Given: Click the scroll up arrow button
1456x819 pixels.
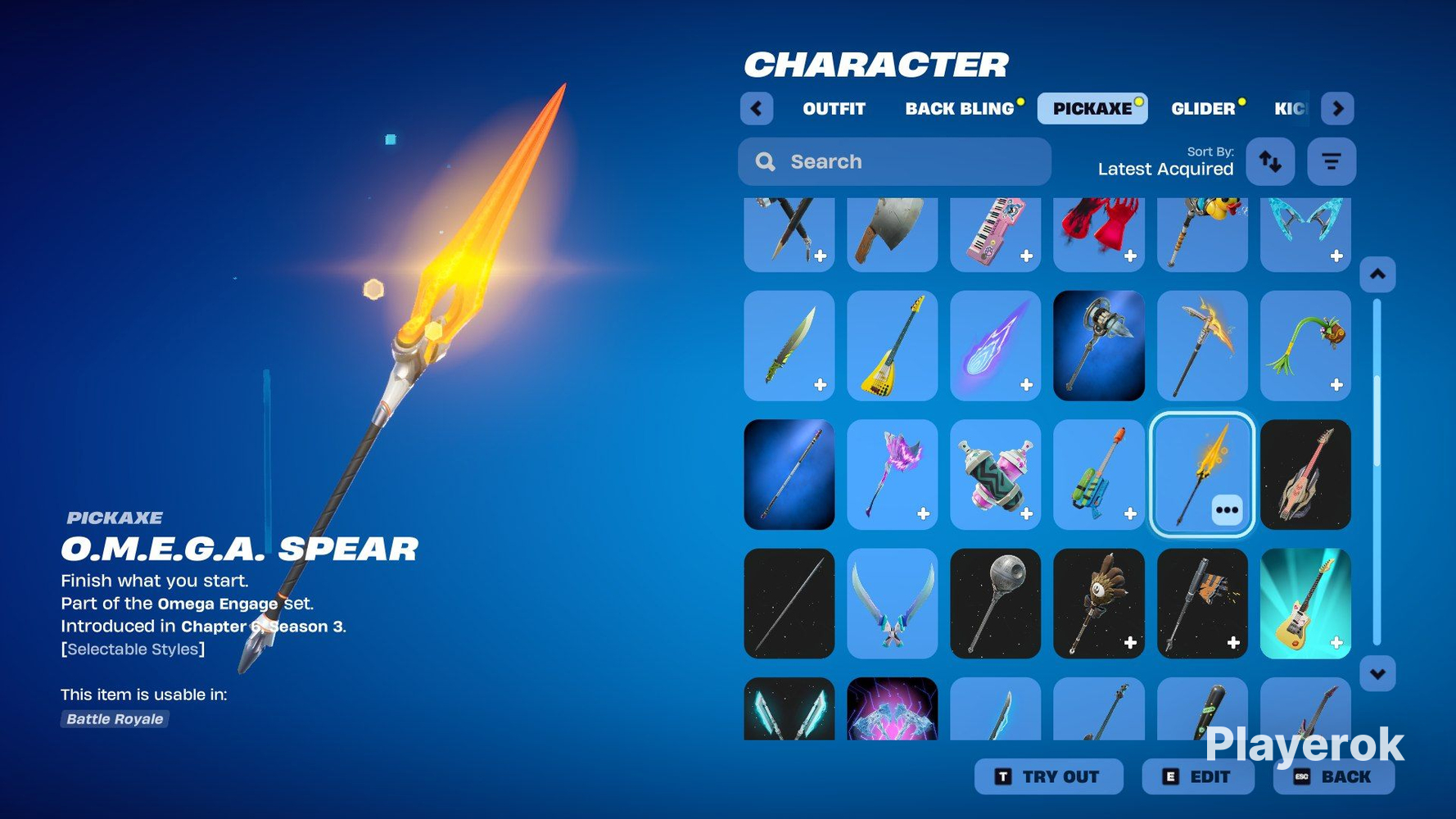Looking at the screenshot, I should (x=1377, y=274).
